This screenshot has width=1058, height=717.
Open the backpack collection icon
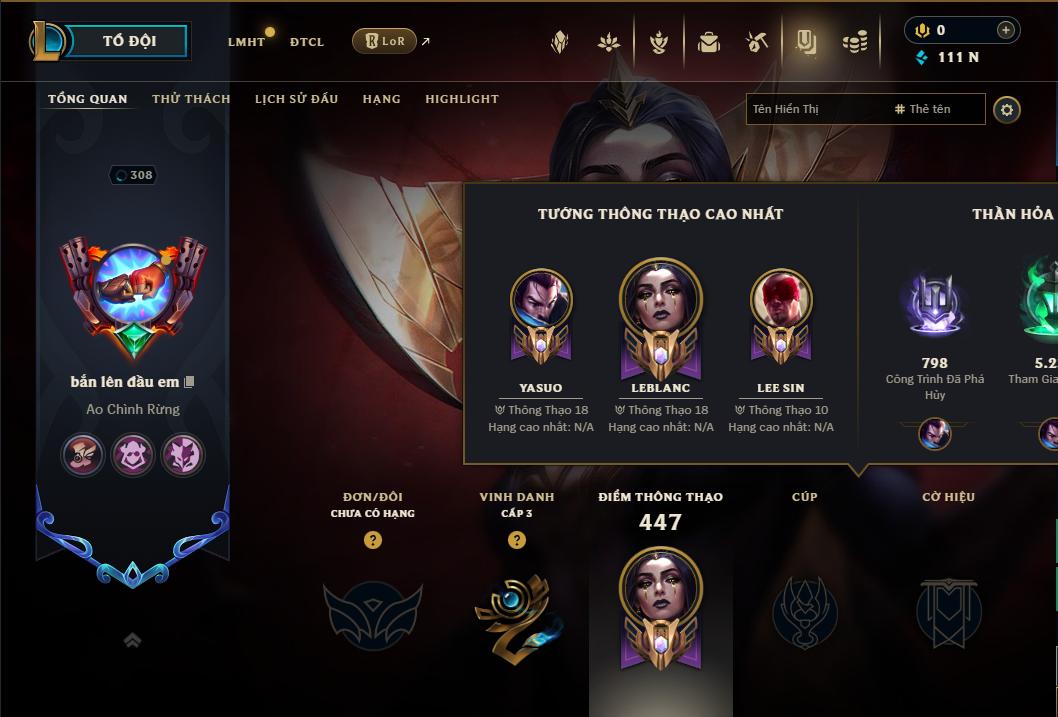point(709,42)
